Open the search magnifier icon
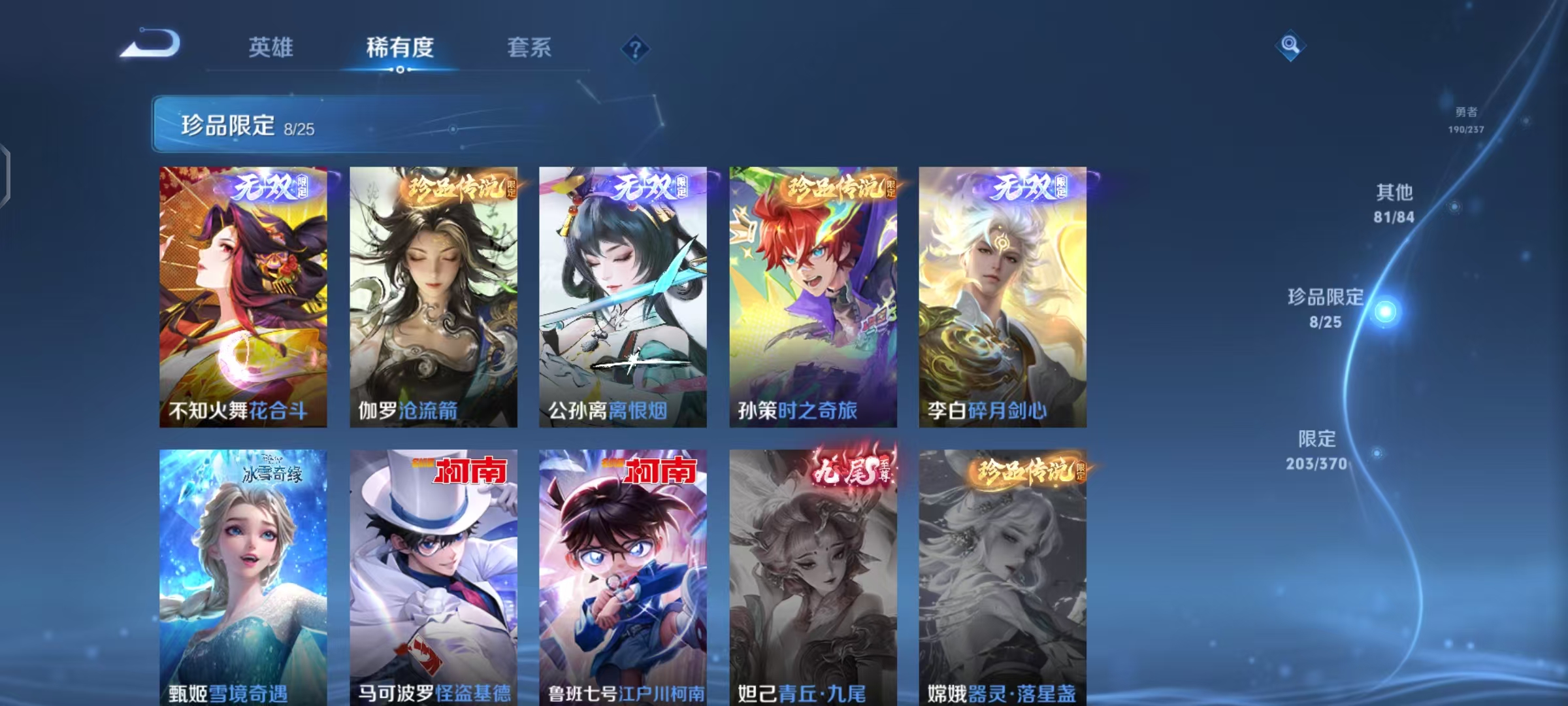Image resolution: width=1568 pixels, height=706 pixels. pos(1290,44)
